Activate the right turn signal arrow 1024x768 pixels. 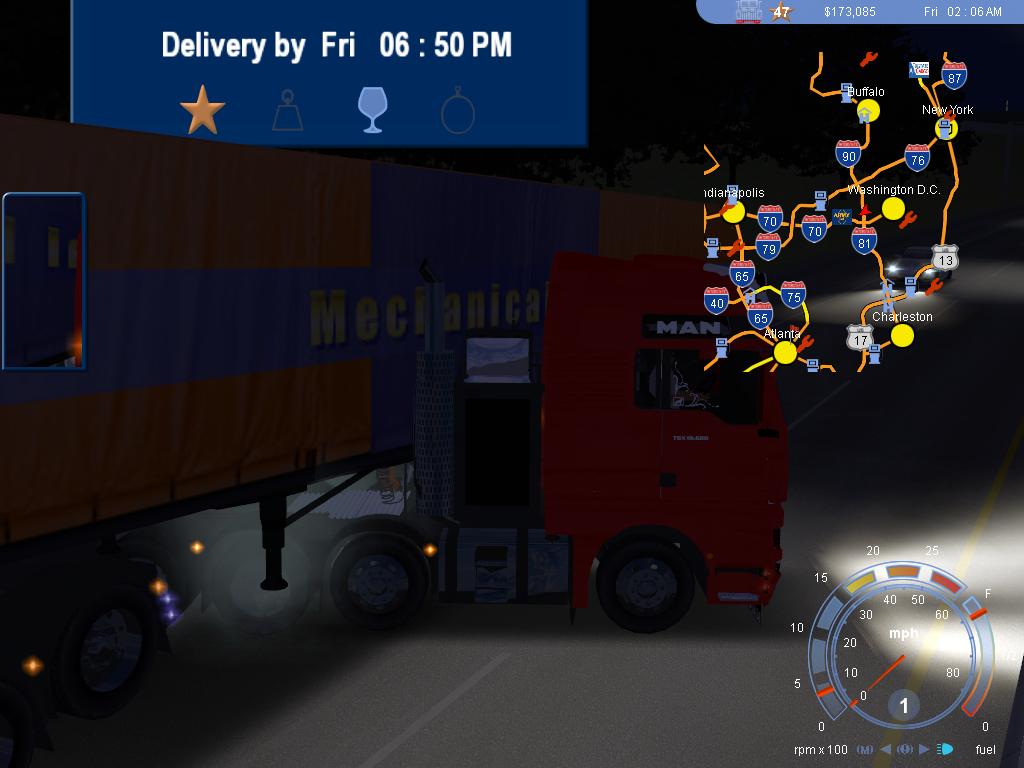[924, 749]
